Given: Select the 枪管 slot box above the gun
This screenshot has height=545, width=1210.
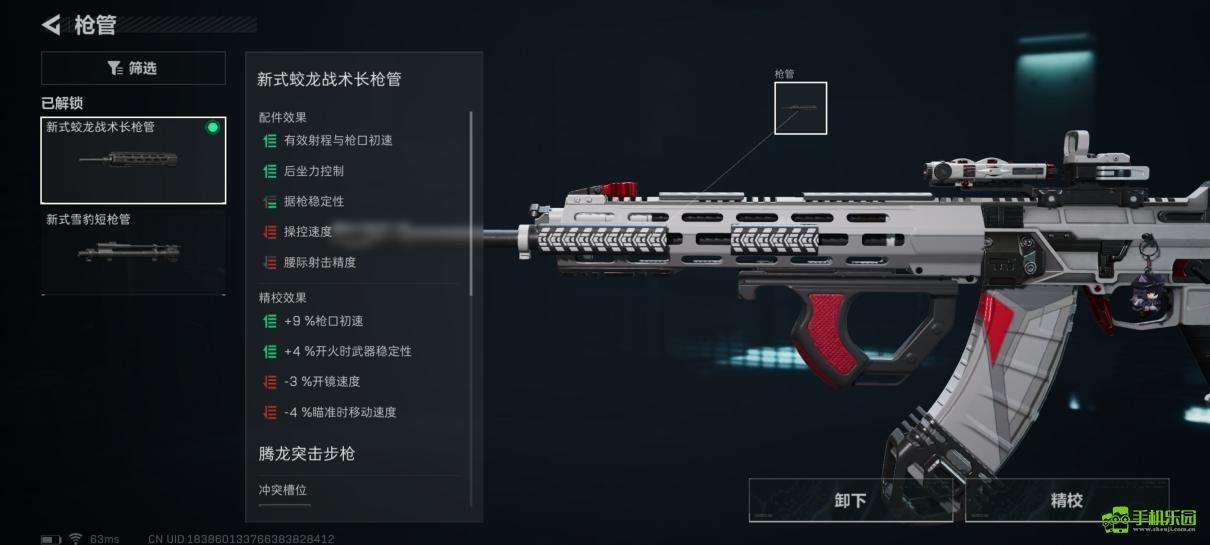Looking at the screenshot, I should pyautogui.click(x=800, y=108).
